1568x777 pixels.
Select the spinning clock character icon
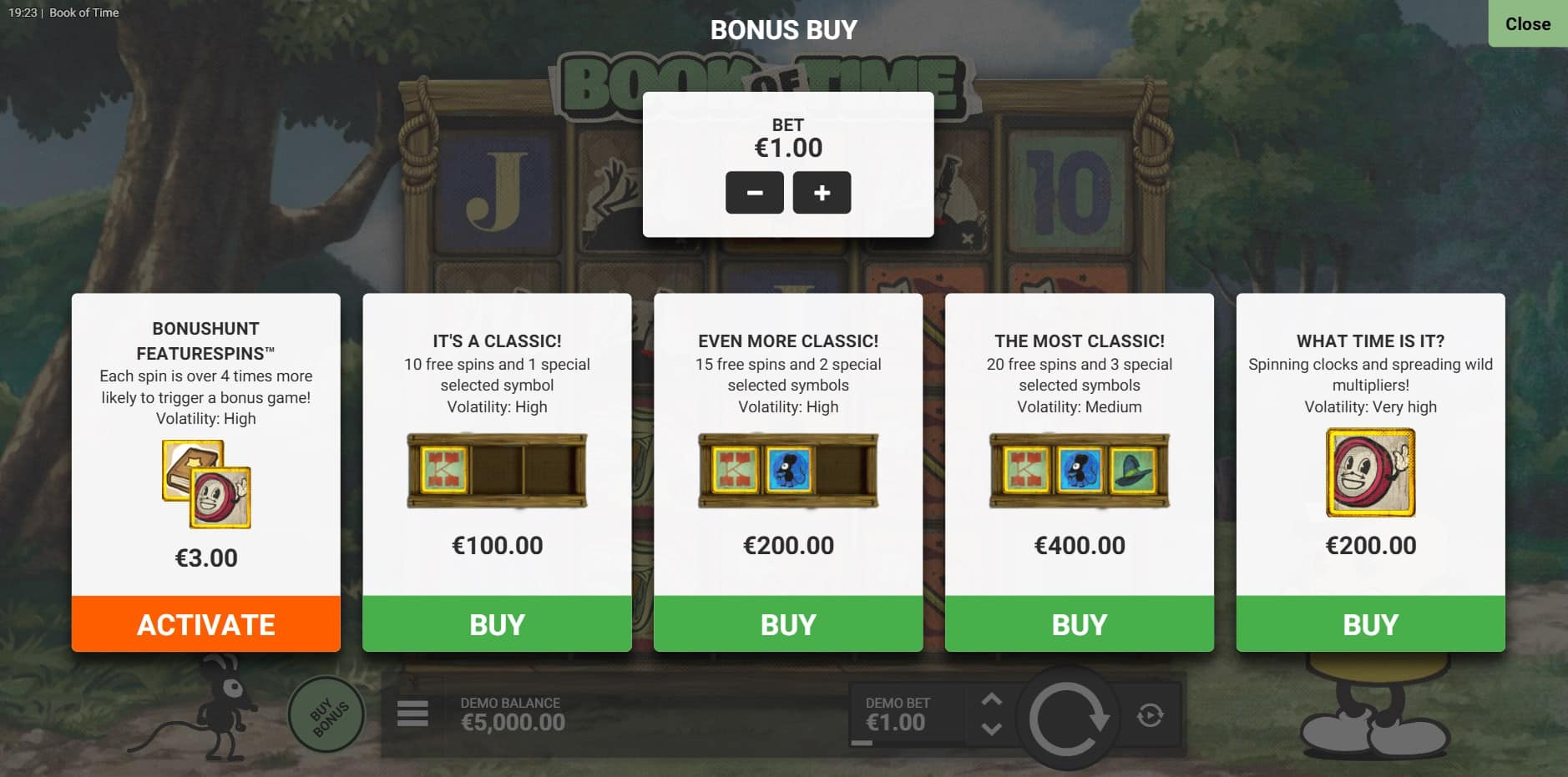click(1370, 472)
